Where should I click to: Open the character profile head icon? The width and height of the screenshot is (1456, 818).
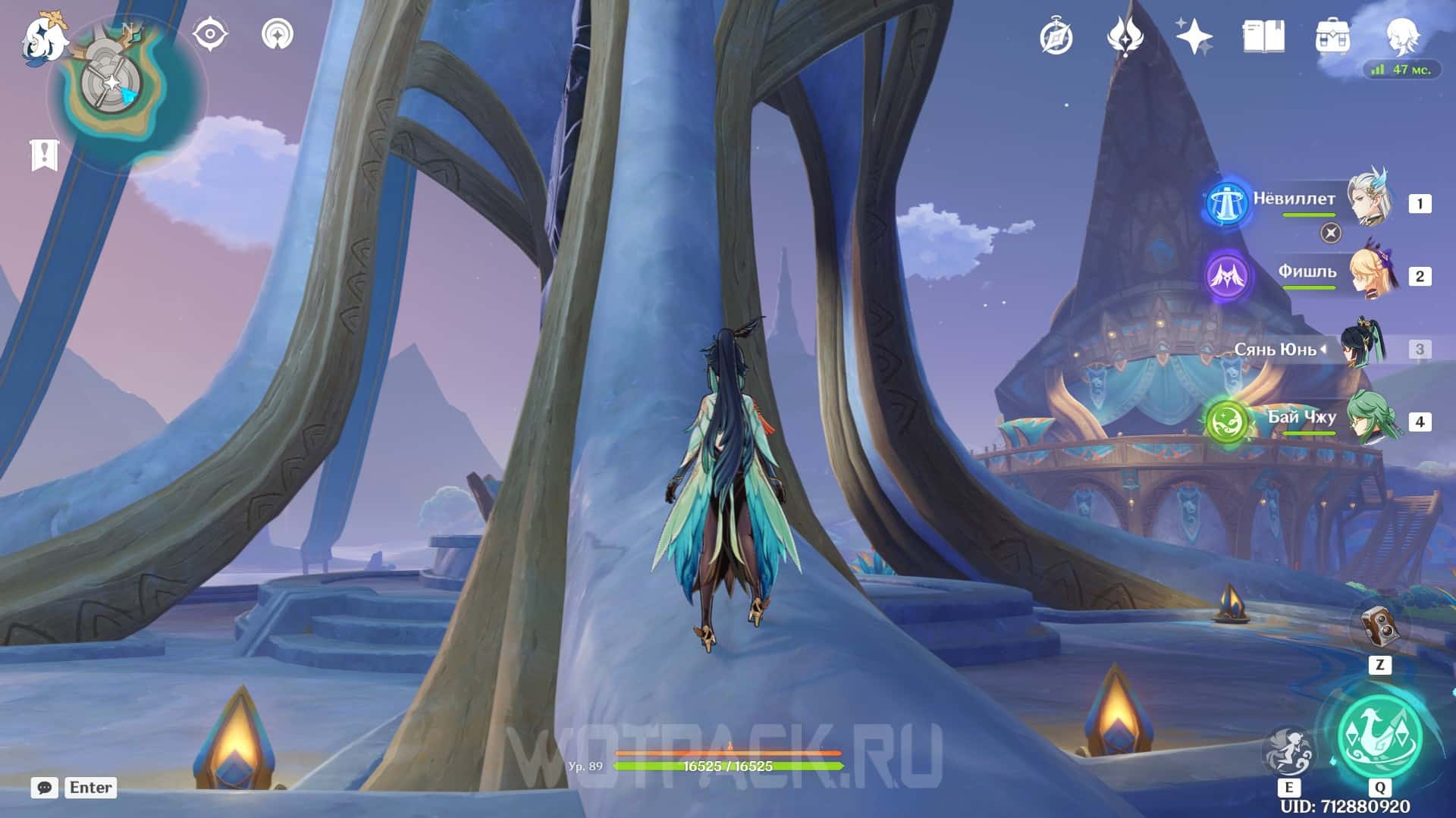pyautogui.click(x=1401, y=35)
